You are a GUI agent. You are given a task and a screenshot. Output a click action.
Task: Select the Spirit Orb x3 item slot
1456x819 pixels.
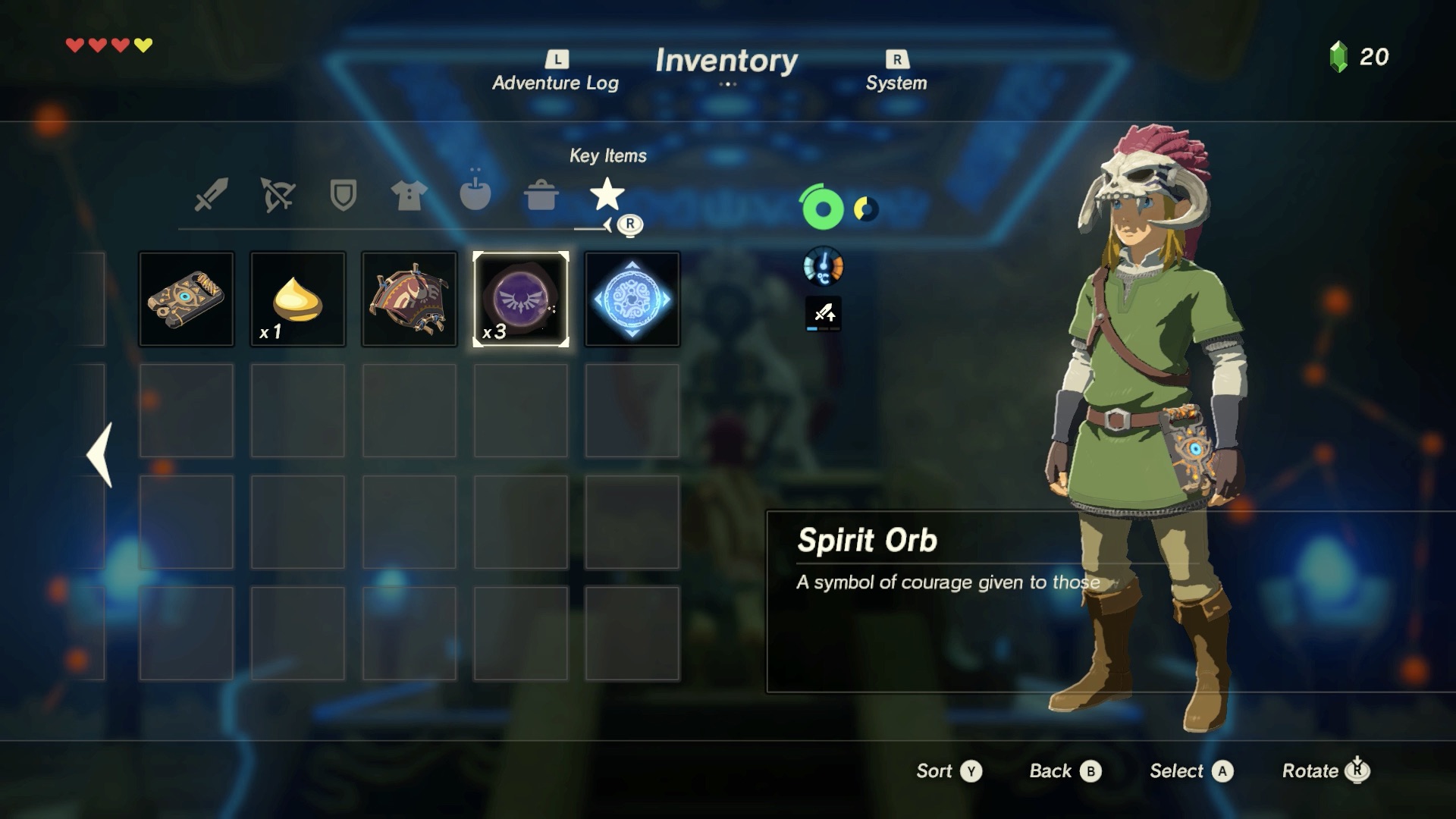click(x=520, y=299)
